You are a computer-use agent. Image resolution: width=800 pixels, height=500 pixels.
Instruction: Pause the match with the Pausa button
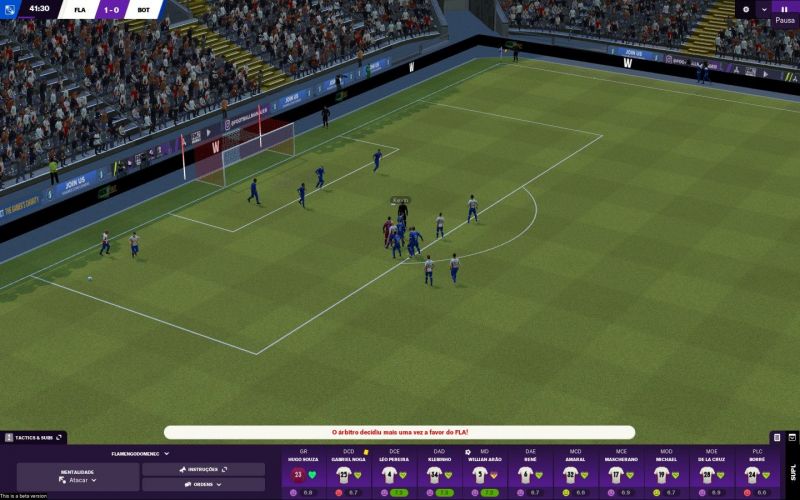coord(784,12)
